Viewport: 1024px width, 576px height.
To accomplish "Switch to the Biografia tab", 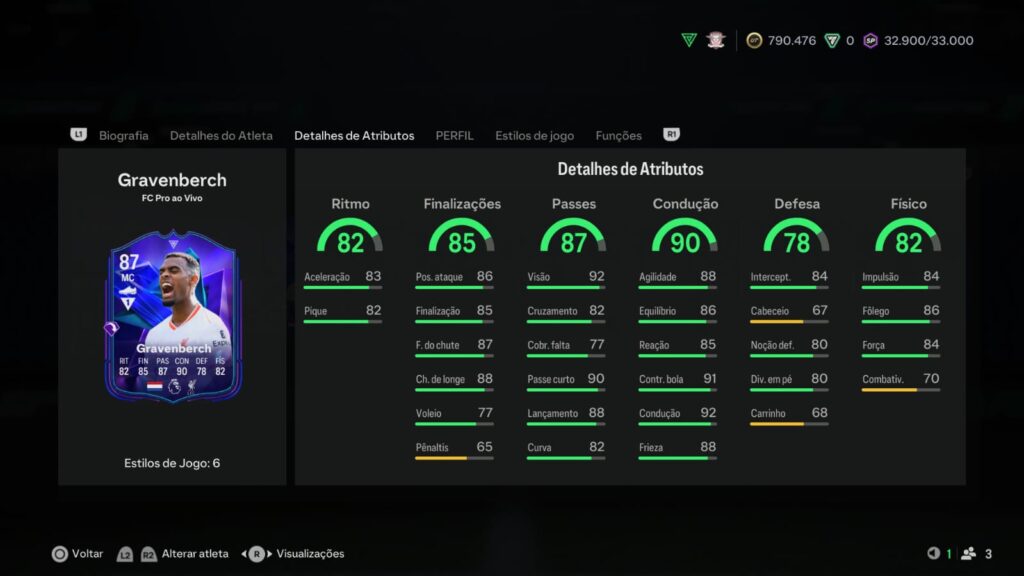I will tap(123, 135).
